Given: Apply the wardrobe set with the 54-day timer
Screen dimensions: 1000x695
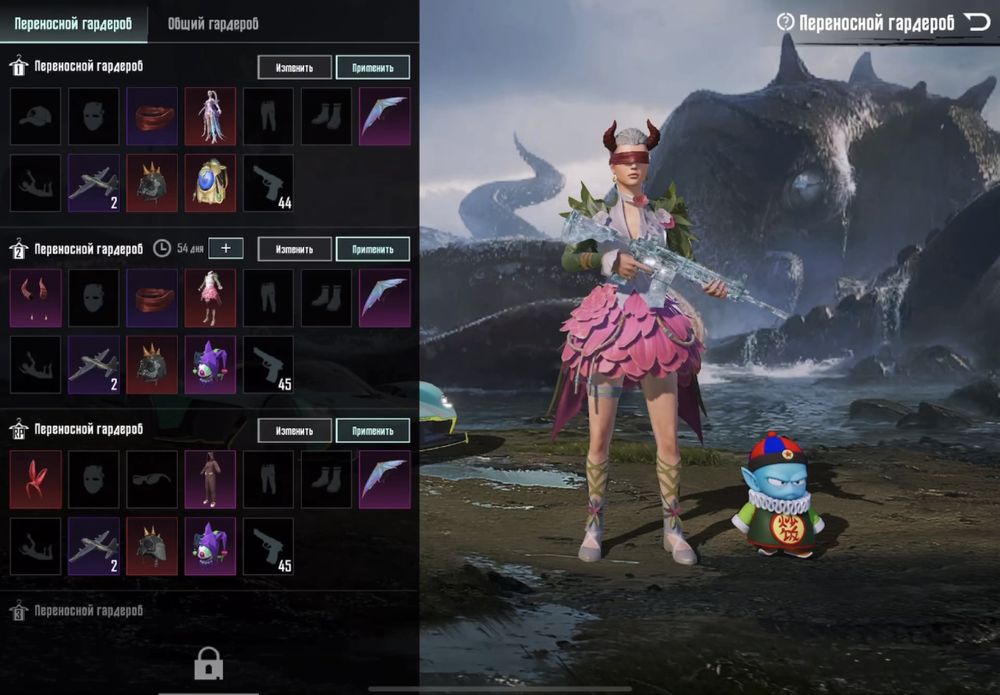Looking at the screenshot, I should coord(373,249).
